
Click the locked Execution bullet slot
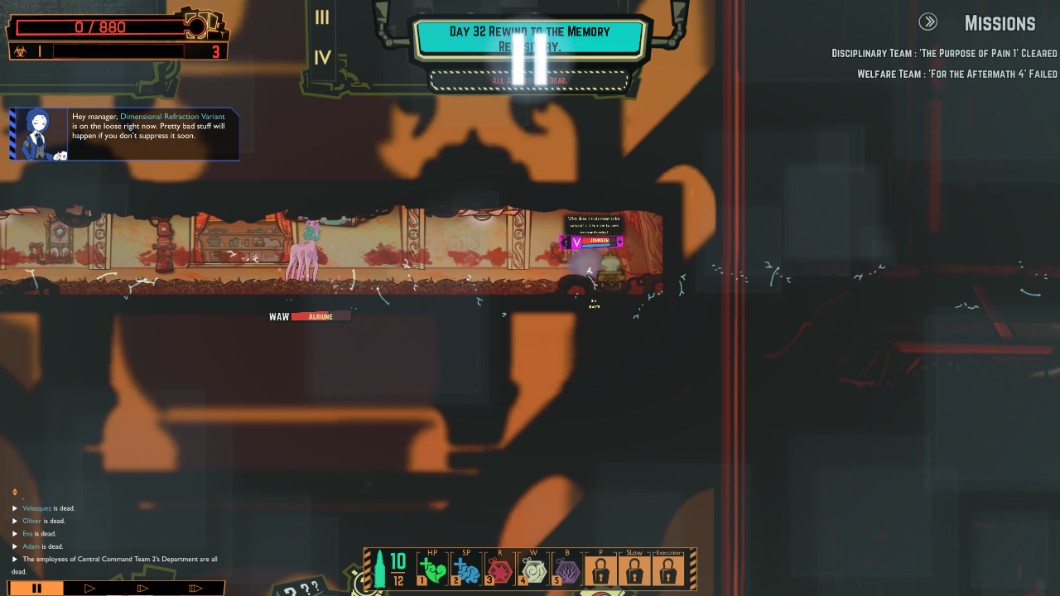click(x=668, y=570)
